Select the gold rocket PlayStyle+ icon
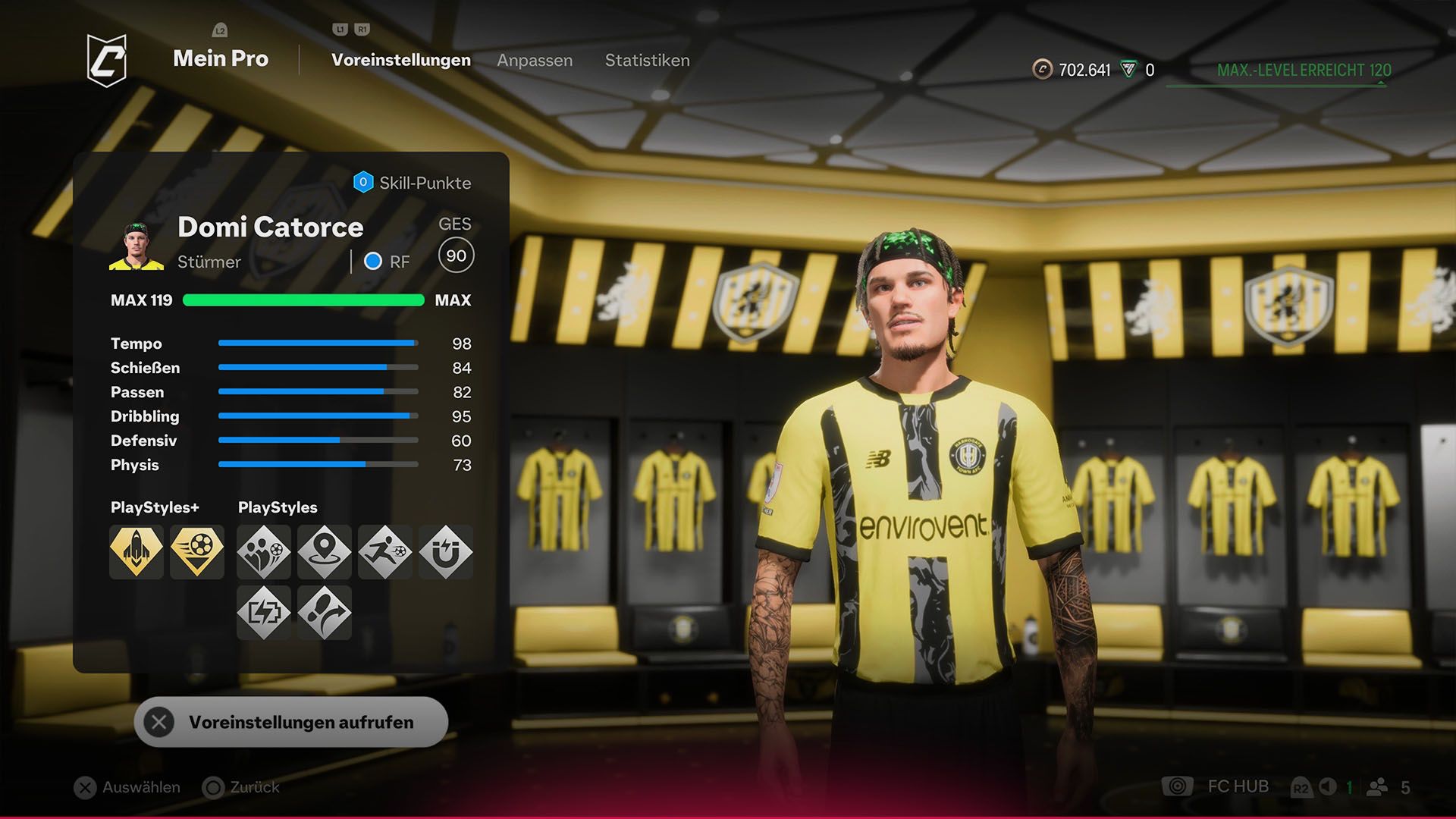 pos(136,553)
